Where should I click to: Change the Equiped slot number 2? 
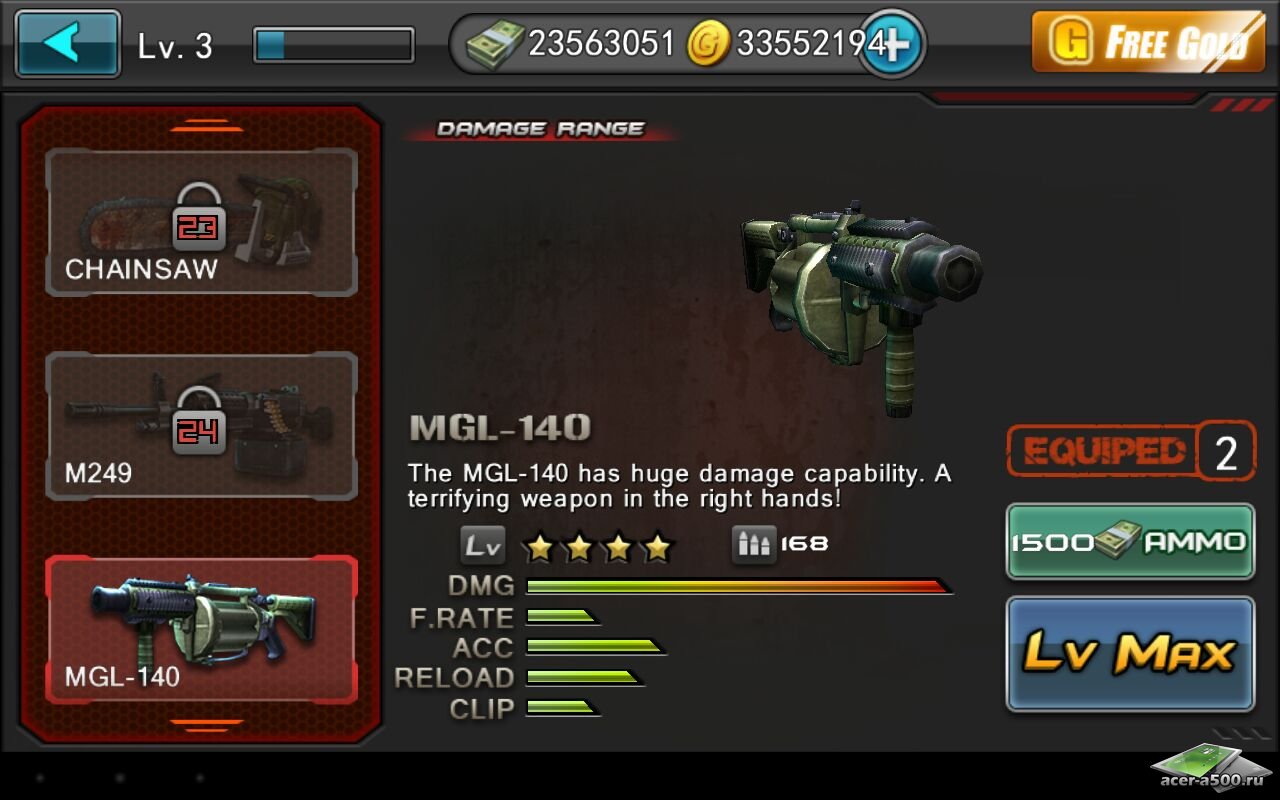click(1226, 452)
